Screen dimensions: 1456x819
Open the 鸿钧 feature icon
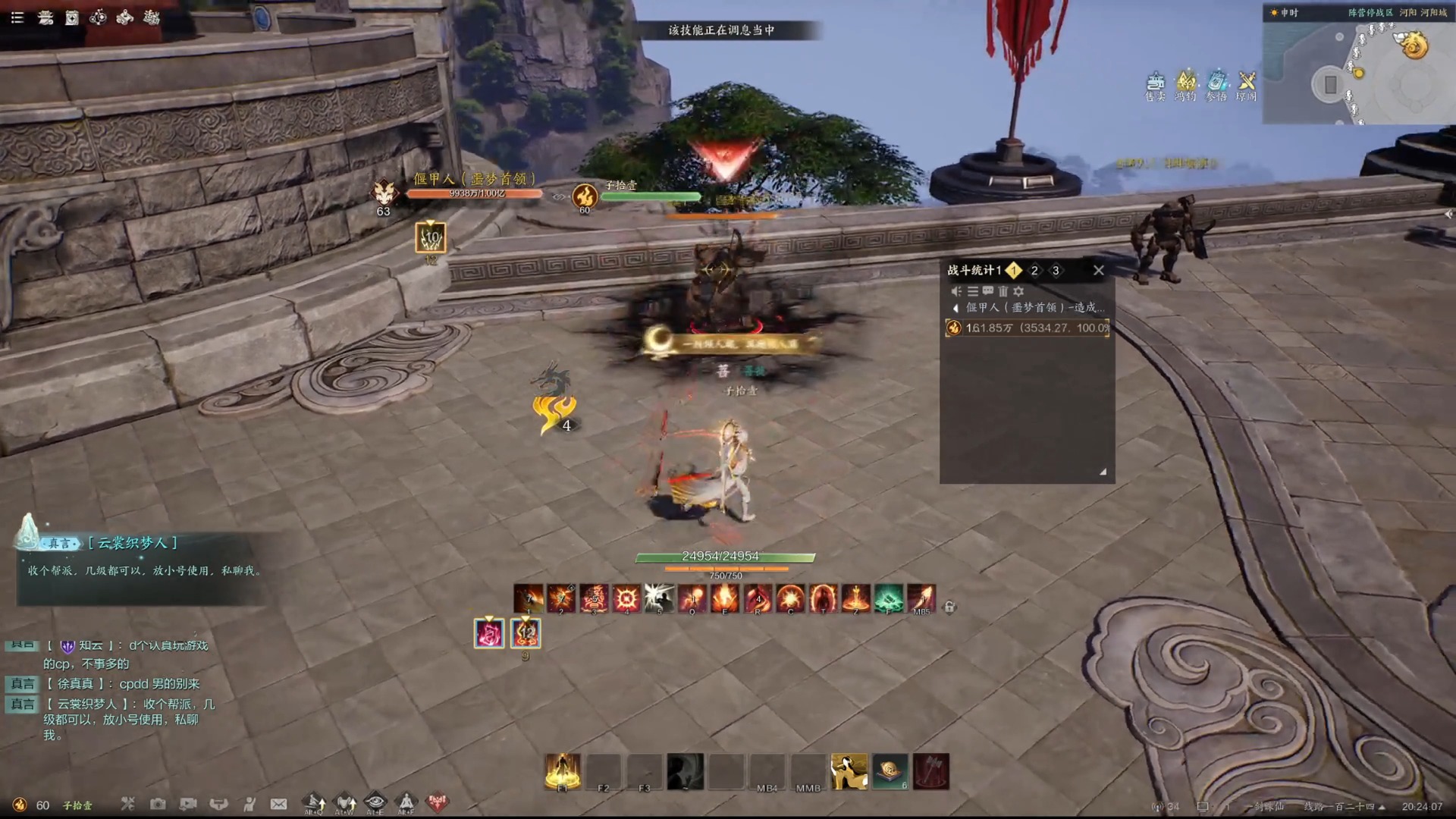(x=1185, y=85)
